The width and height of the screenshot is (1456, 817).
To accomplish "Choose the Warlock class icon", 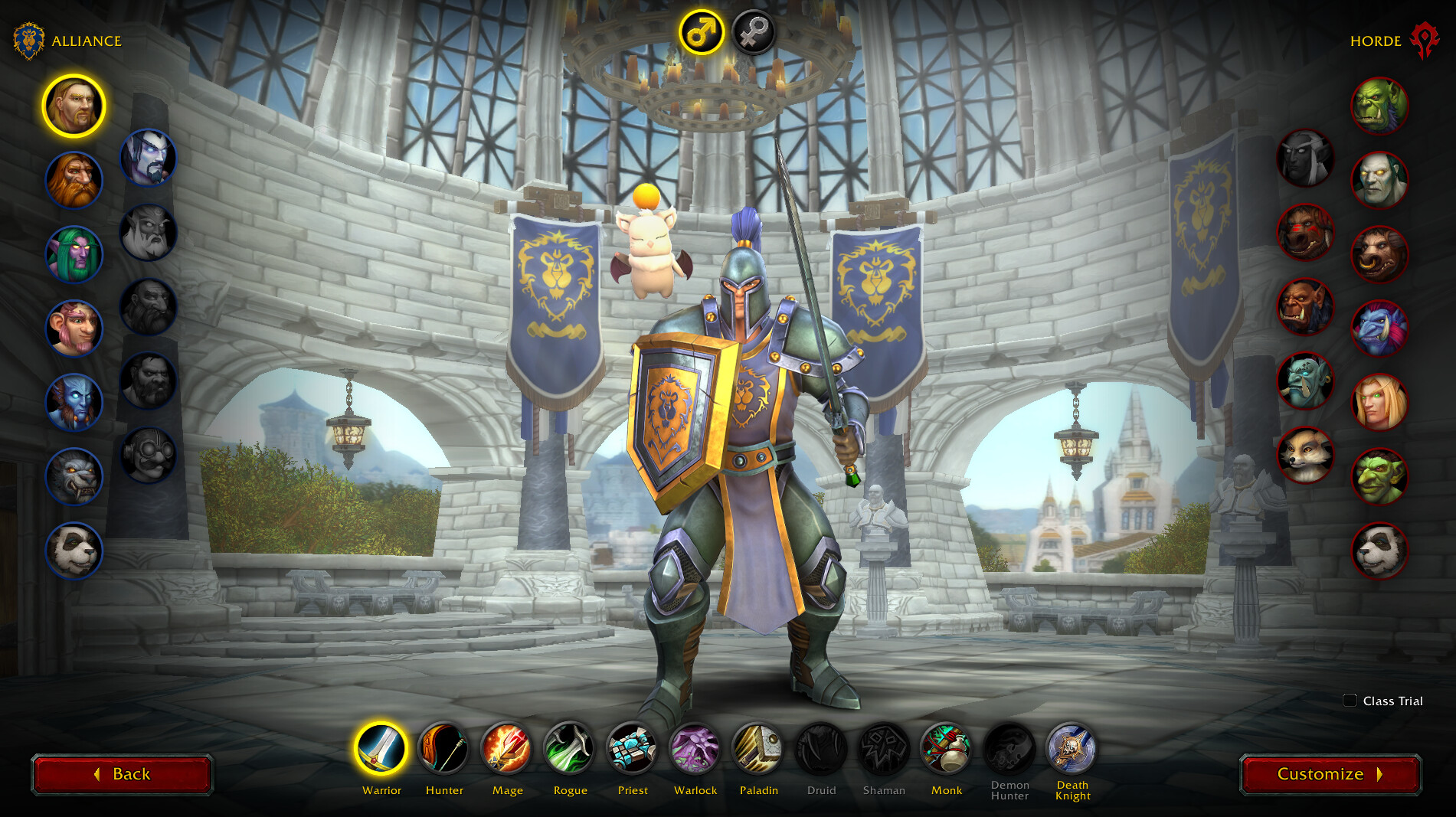I will click(695, 748).
